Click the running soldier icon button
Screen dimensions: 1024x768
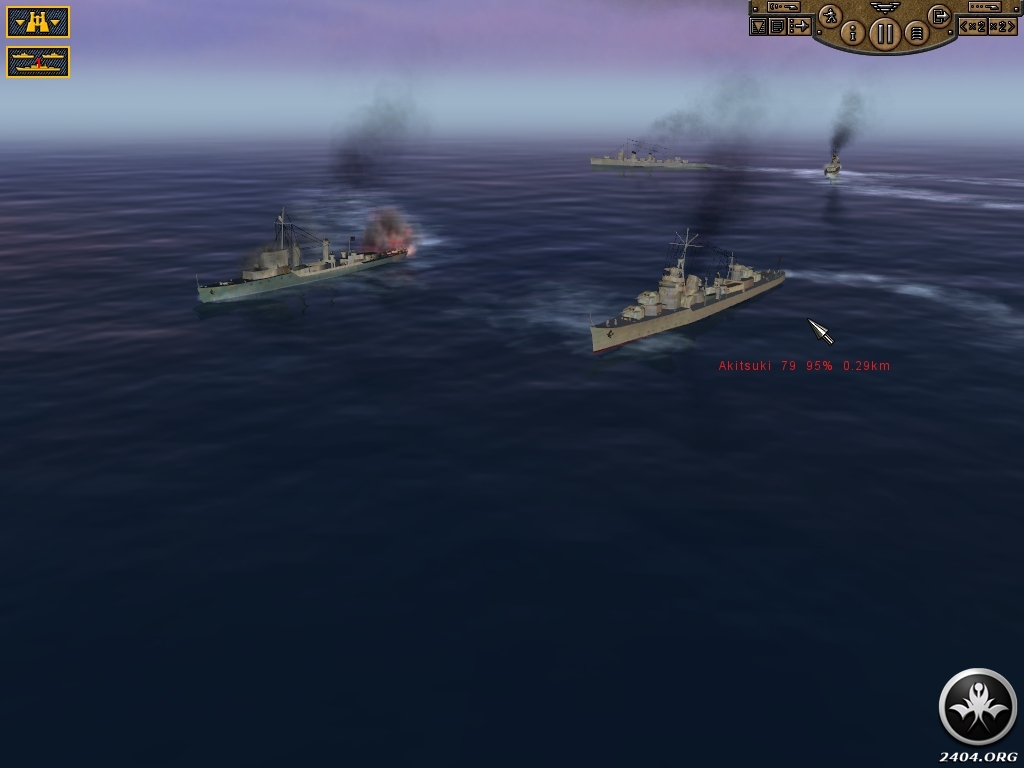[x=830, y=15]
